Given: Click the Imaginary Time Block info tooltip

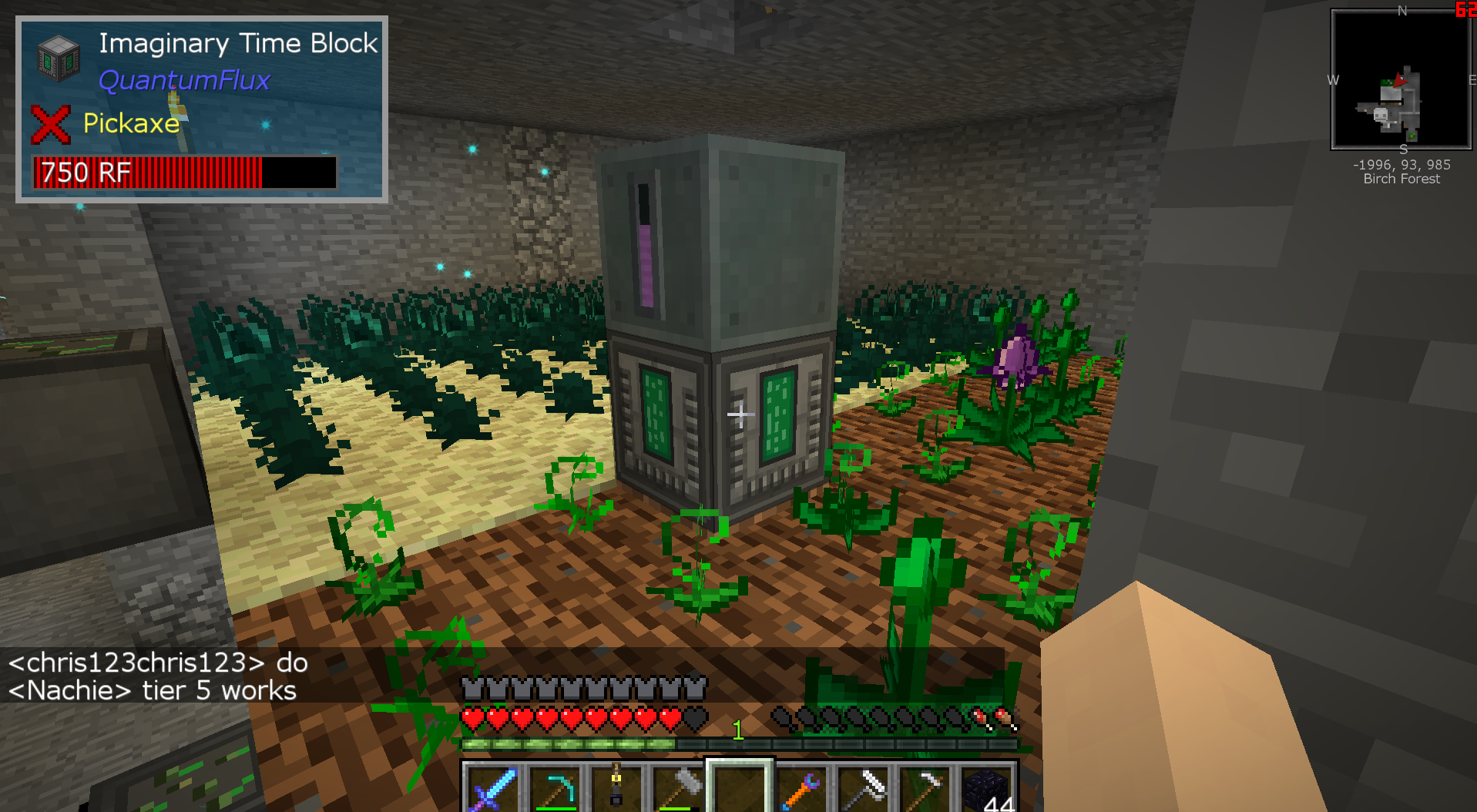Looking at the screenshot, I should [x=202, y=109].
